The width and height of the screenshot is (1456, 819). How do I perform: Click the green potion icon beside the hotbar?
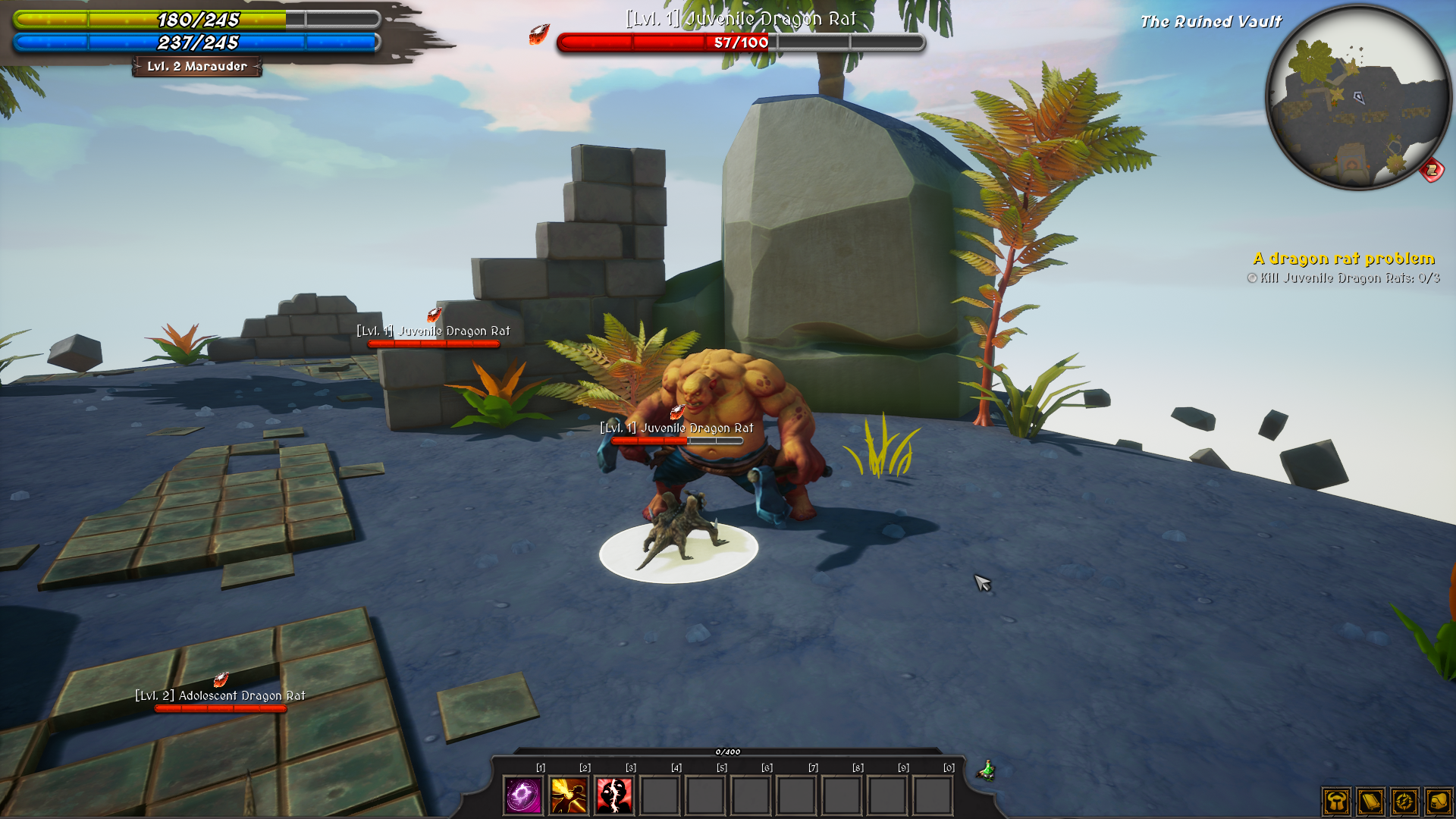[x=987, y=770]
